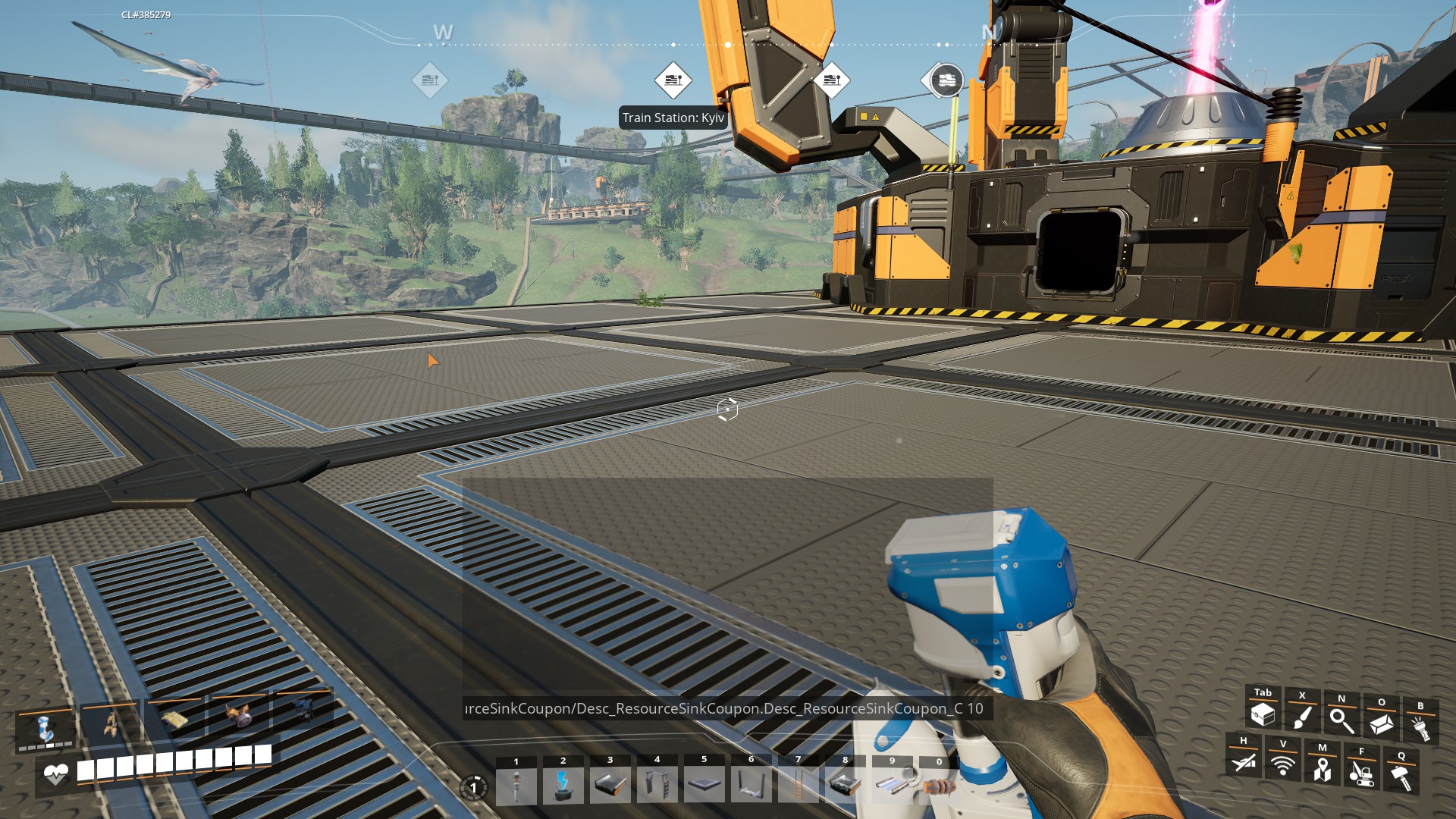Click the Train Station: Kyiv compass marker
The width and height of the screenshot is (1456, 819).
click(x=673, y=80)
